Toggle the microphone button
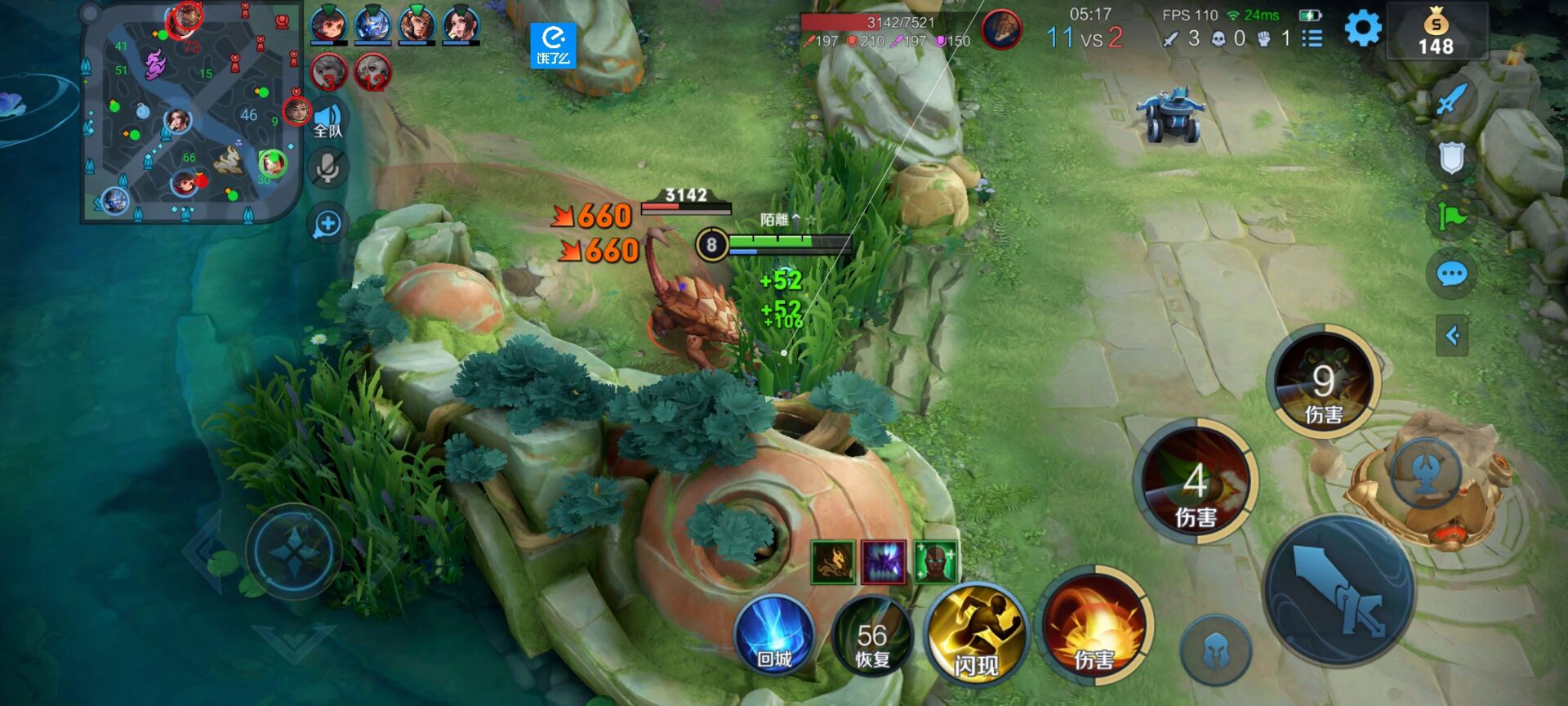This screenshot has width=1568, height=706. (327, 169)
